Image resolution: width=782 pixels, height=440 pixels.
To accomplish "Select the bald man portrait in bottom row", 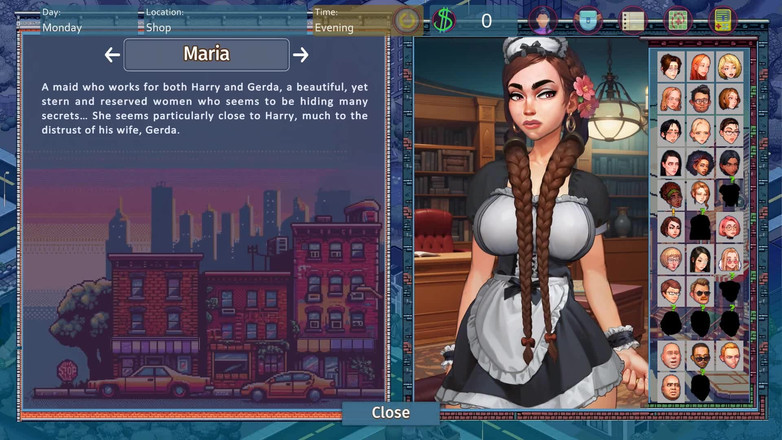I will [671, 386].
